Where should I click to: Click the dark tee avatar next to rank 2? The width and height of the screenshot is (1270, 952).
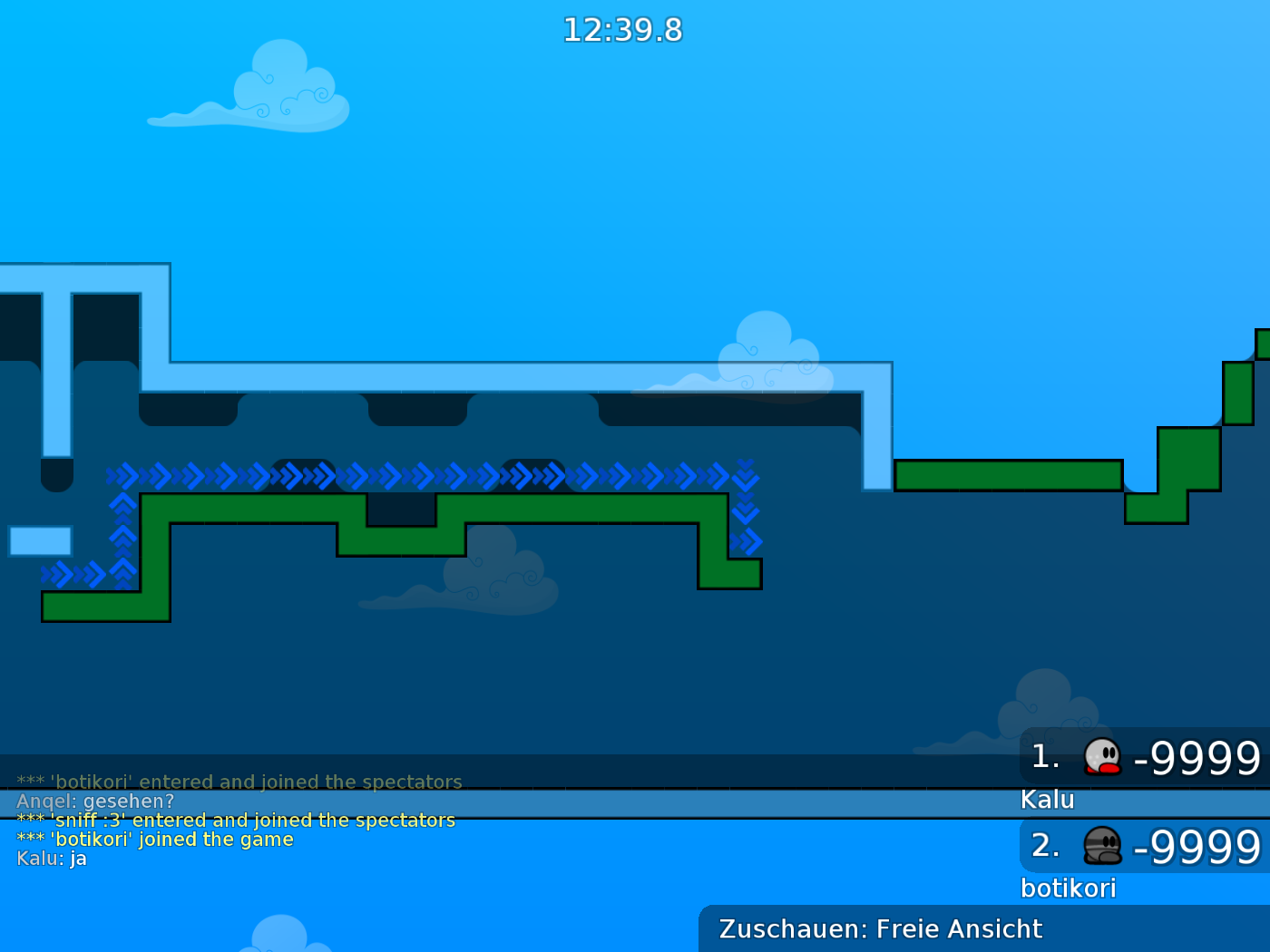[1100, 848]
